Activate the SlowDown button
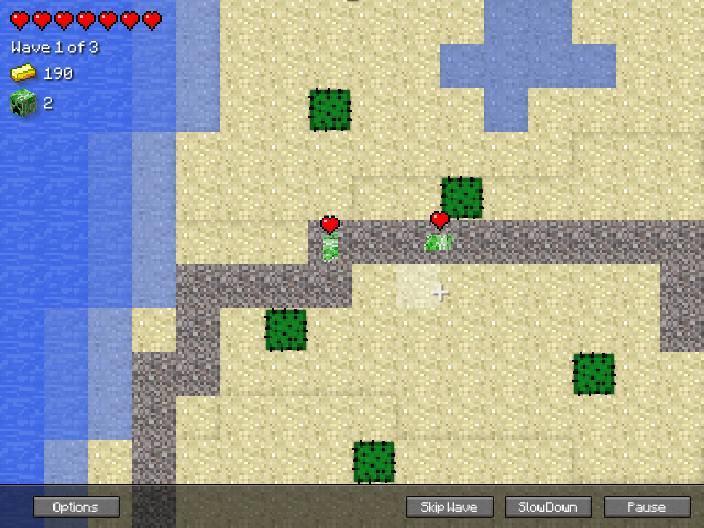 [548, 507]
